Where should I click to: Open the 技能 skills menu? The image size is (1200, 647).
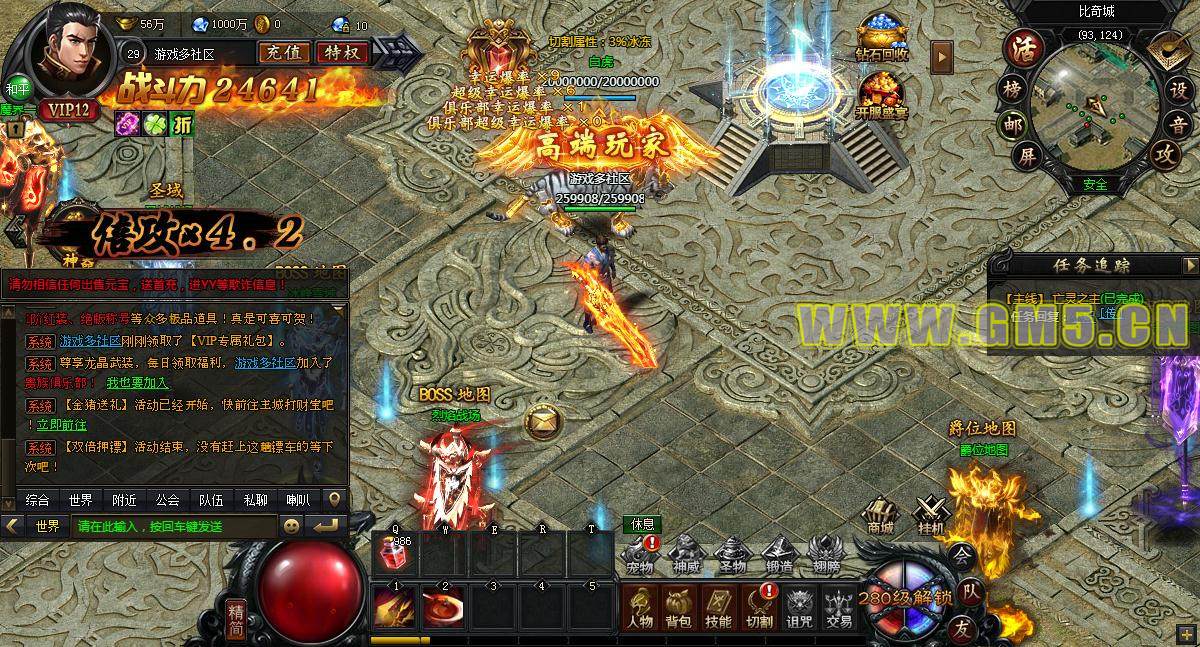(718, 607)
